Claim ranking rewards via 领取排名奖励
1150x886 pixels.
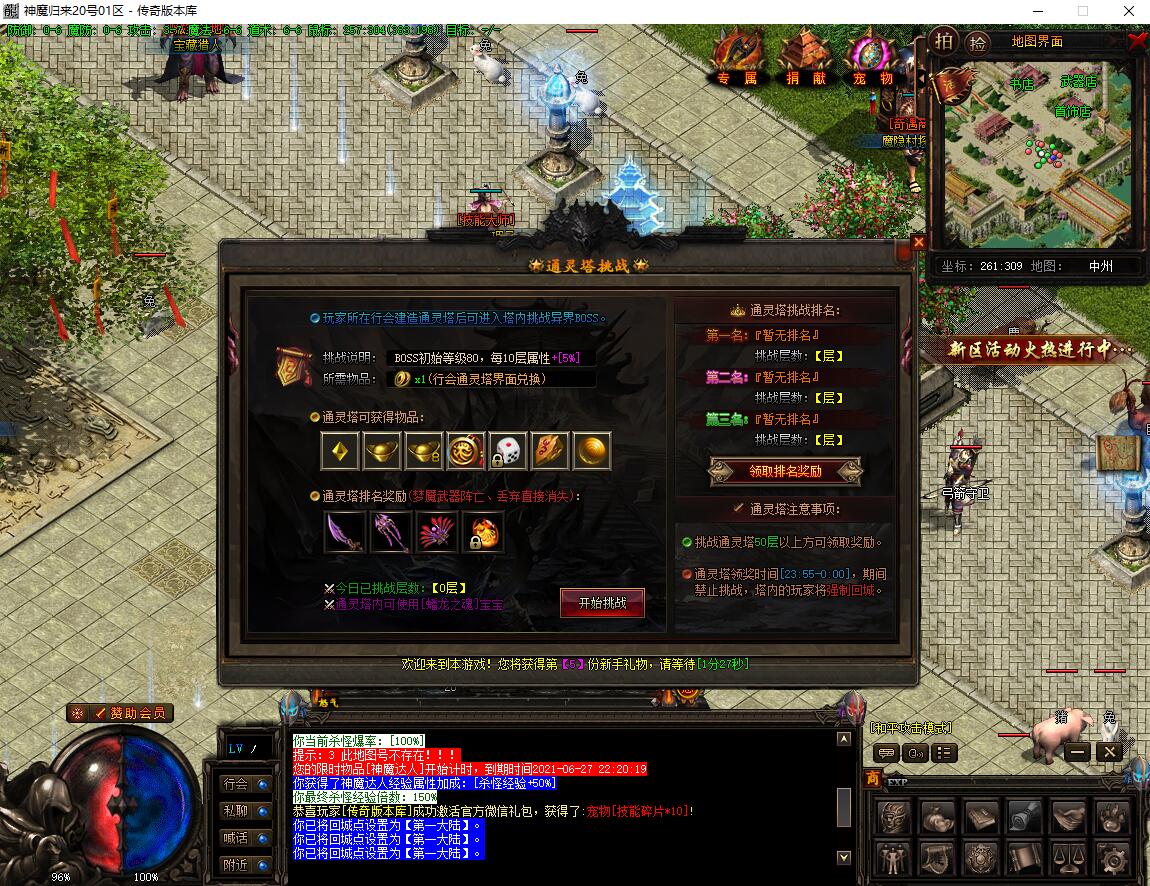tap(785, 471)
